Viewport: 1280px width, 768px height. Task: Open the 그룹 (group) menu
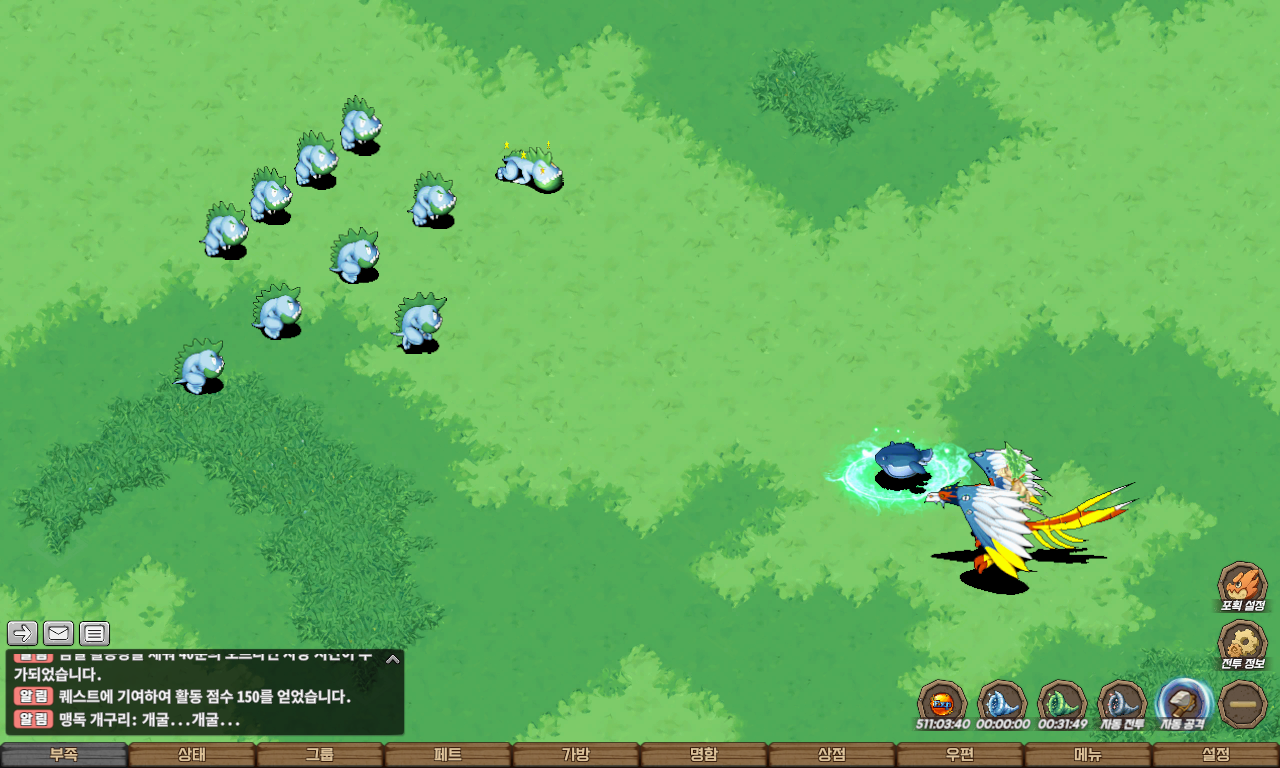pyautogui.click(x=320, y=755)
